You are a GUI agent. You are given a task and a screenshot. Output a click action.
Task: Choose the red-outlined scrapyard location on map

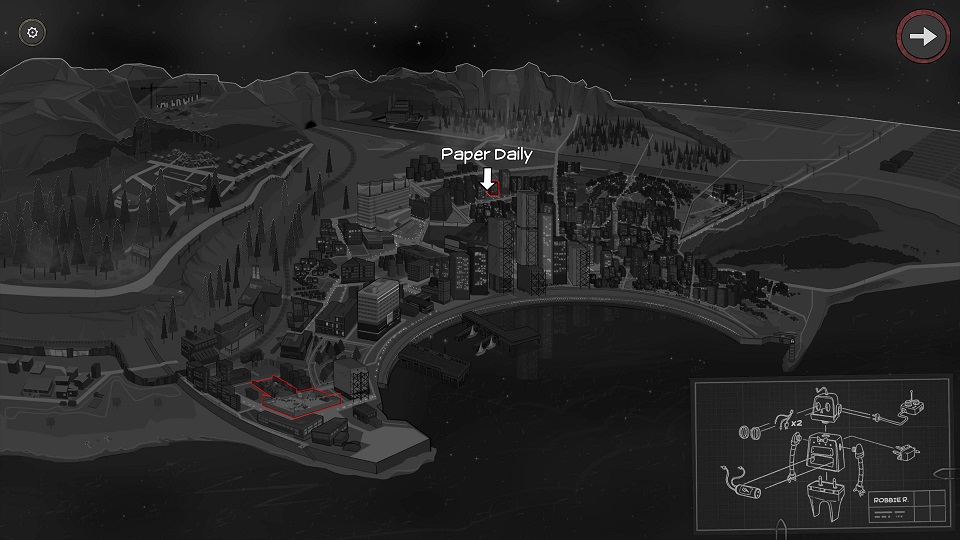[296, 395]
